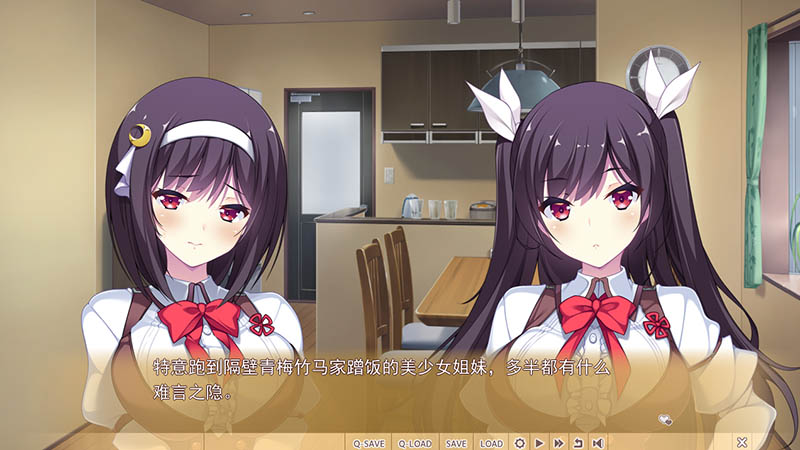Quick load with the Q.LOAD button
The width and height of the screenshot is (800, 450).
tap(414, 442)
